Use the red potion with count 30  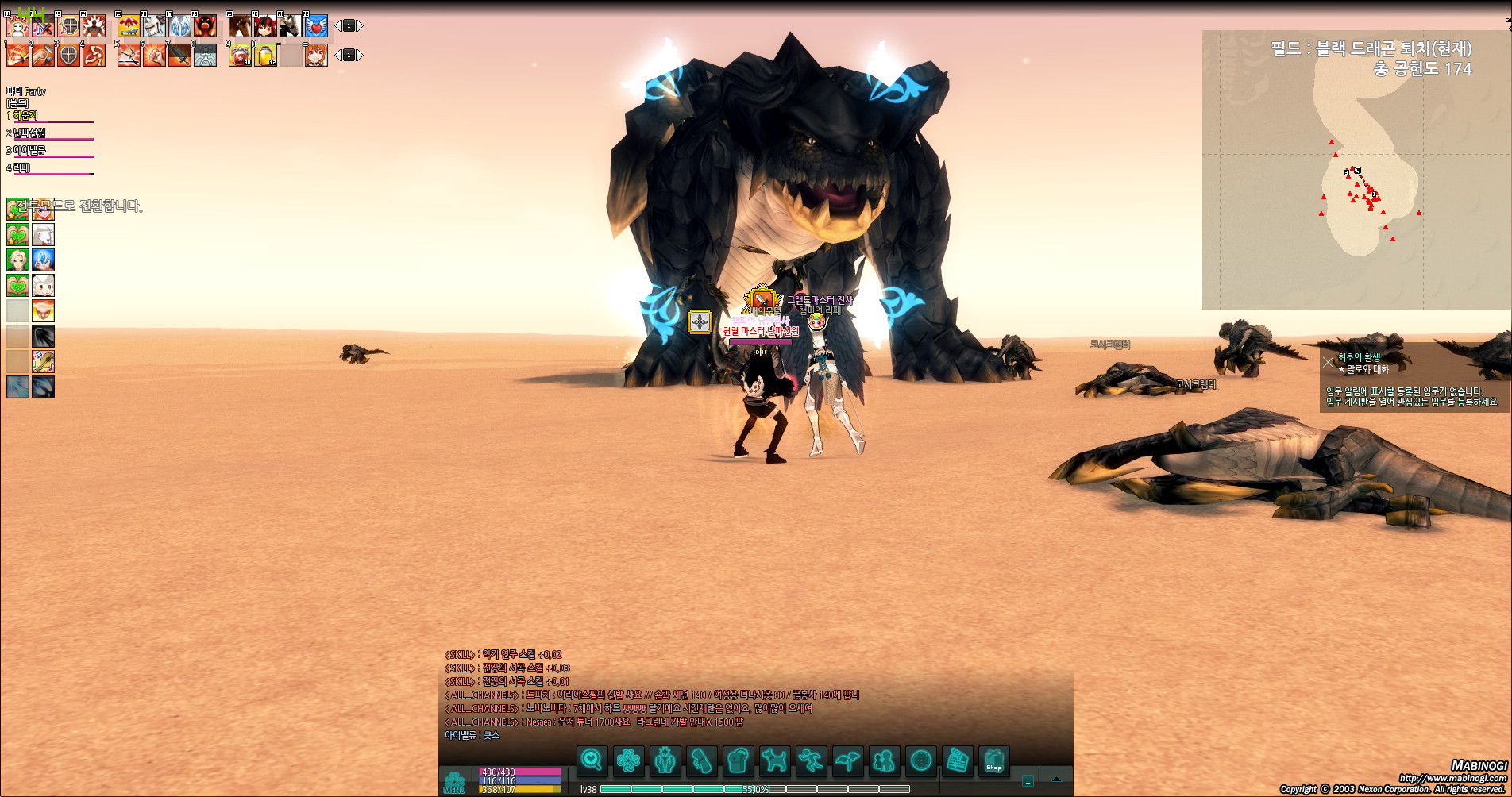click(x=240, y=56)
